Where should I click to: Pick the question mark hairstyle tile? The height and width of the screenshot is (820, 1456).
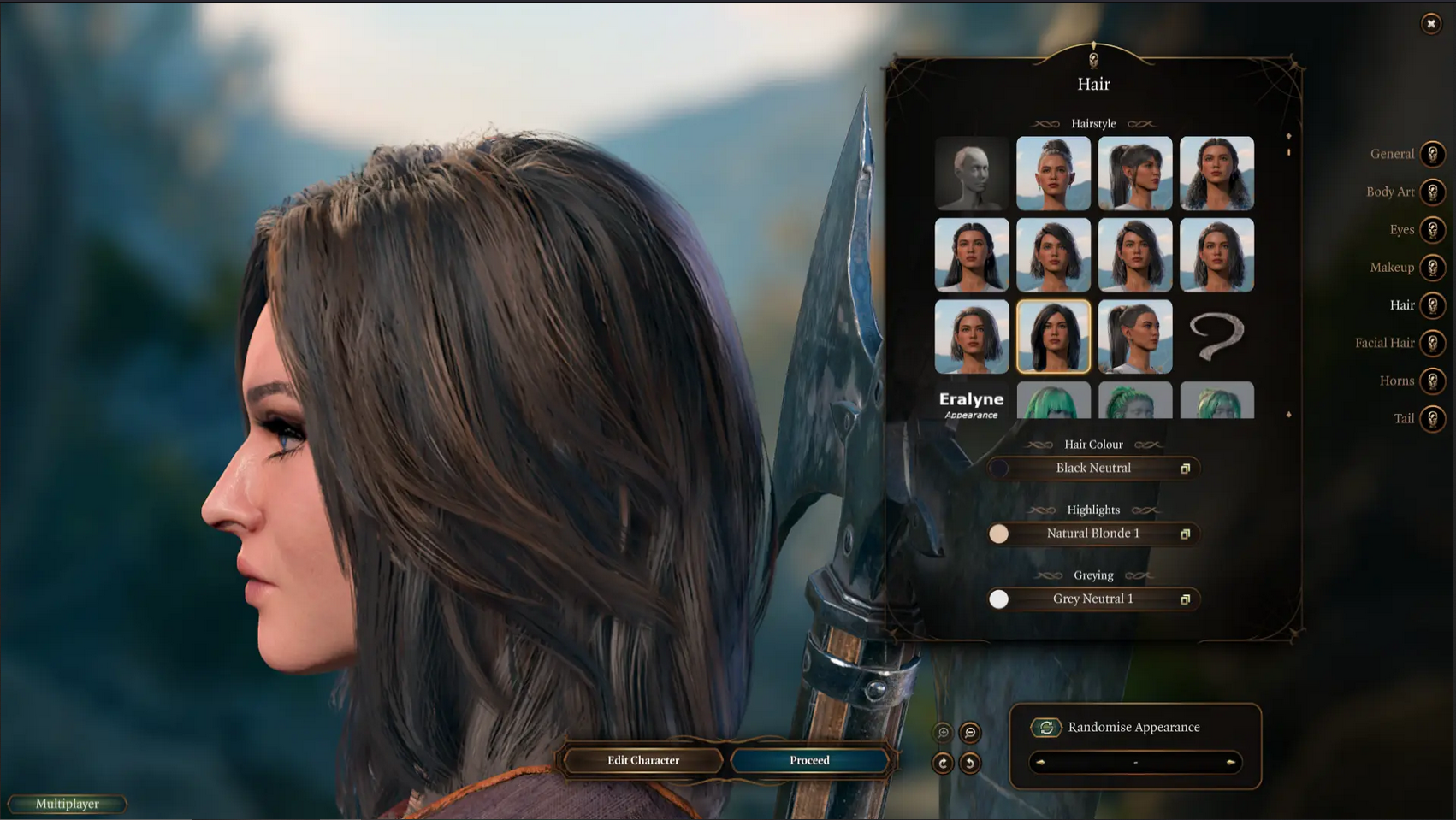pyautogui.click(x=1216, y=336)
